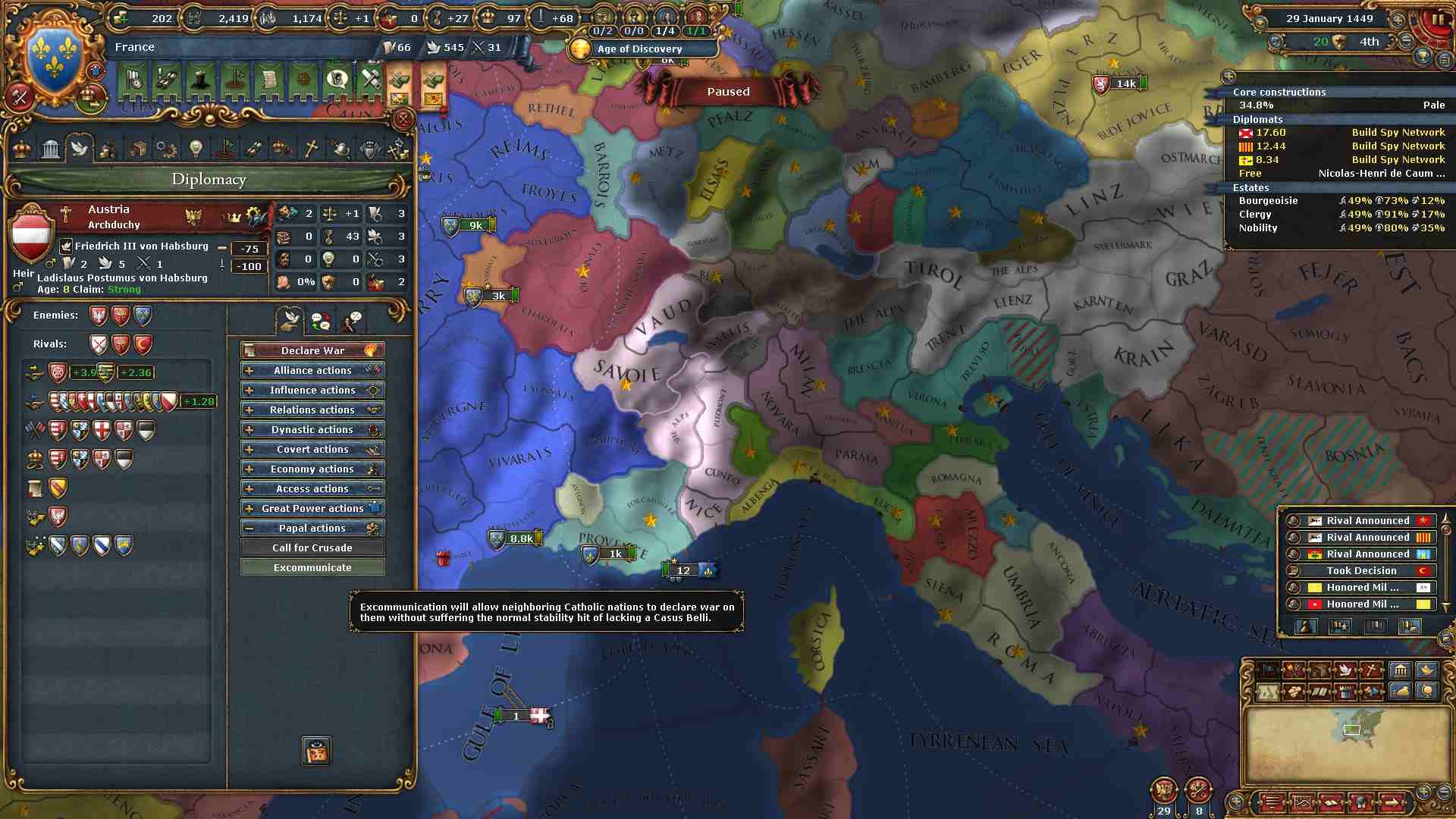
Task: Close the Diplomacy panel
Action: pyautogui.click(x=403, y=119)
